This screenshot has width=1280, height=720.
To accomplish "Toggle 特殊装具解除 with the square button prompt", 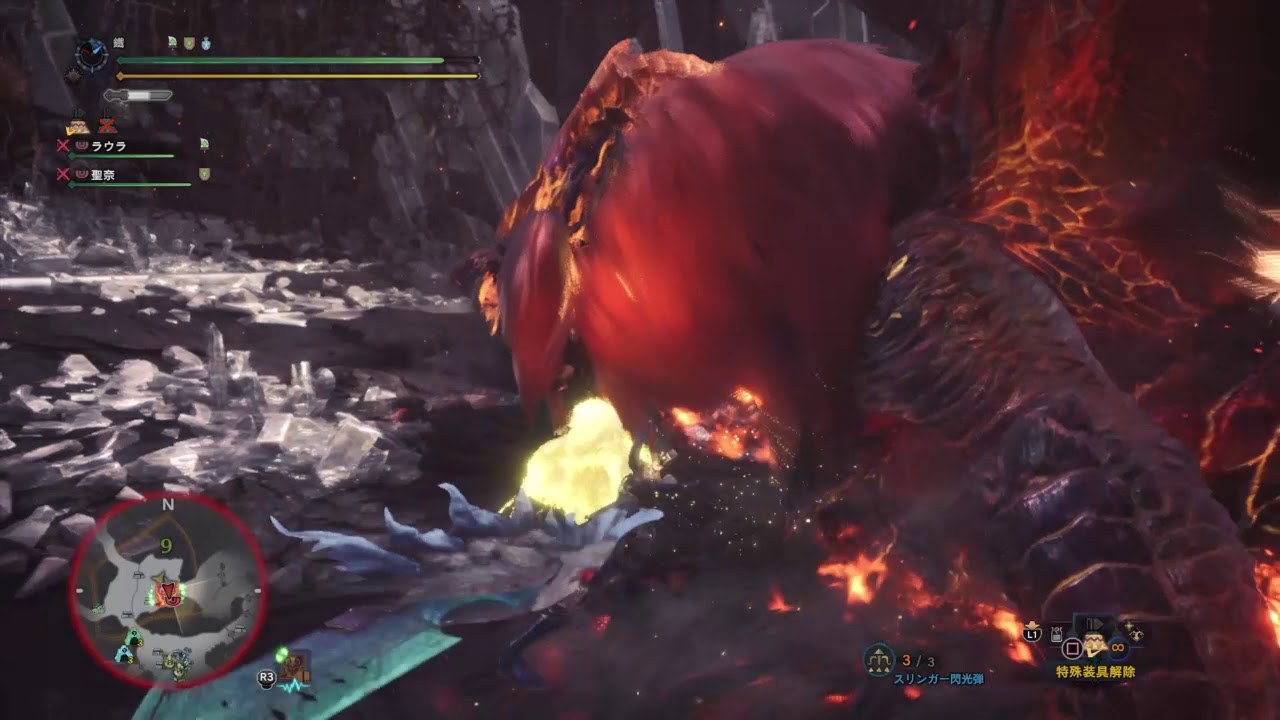I will point(1071,649).
